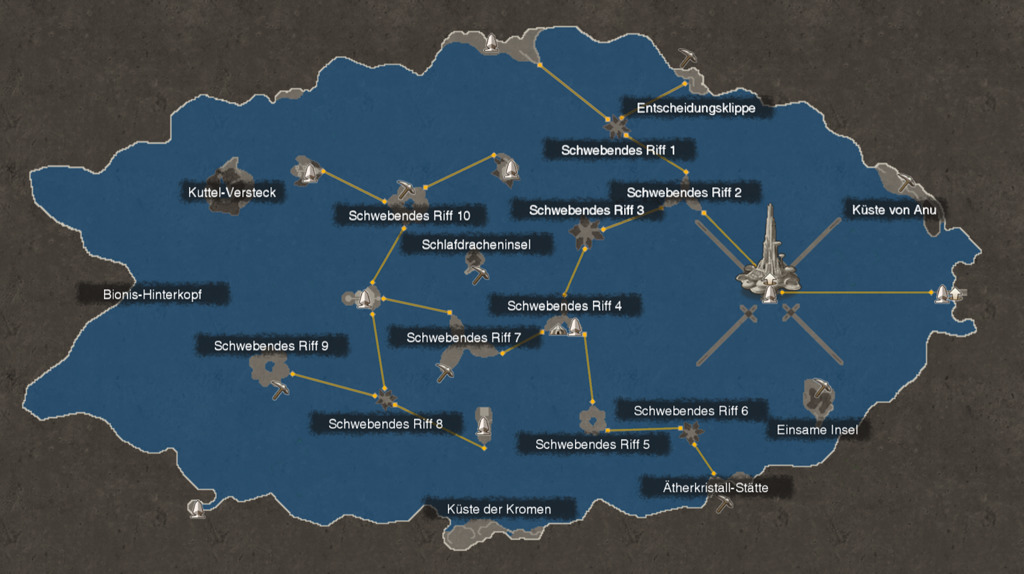Choose Schwebendes Riff 2 on the map
Image resolution: width=1024 pixels, height=574 pixels.
click(x=684, y=192)
